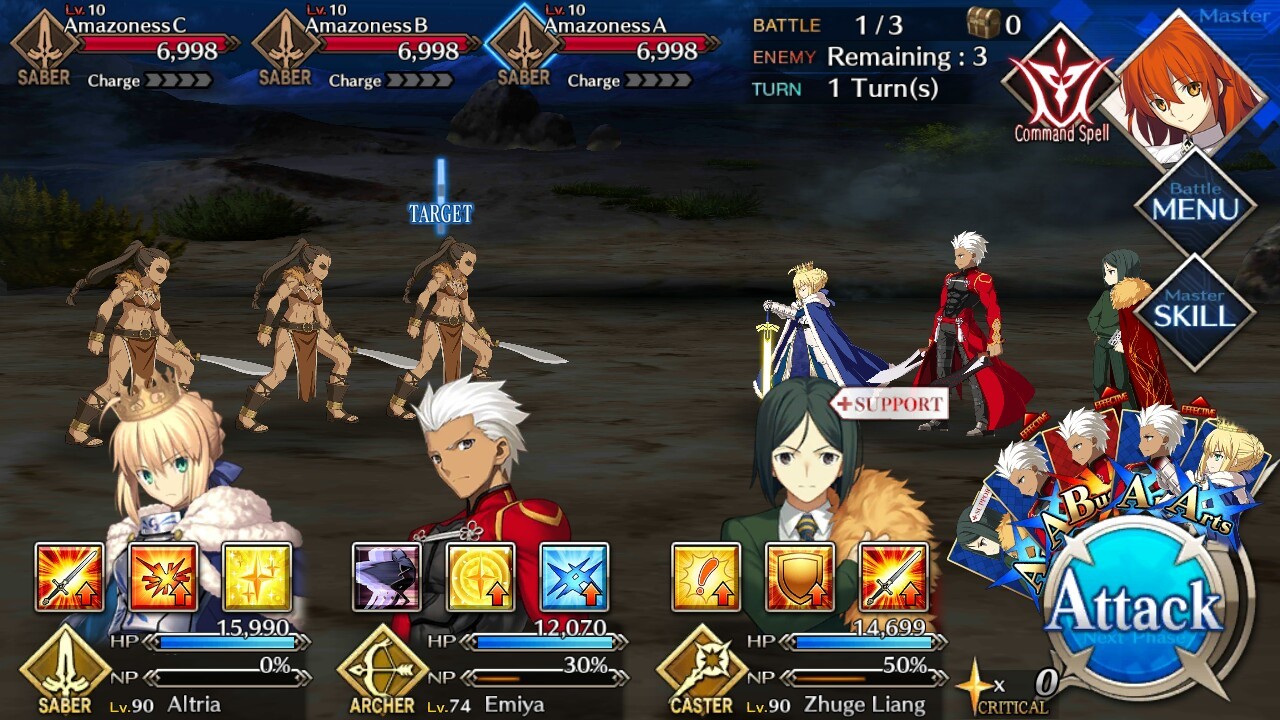View Altria's Saber class status
The image size is (1280, 720).
[65, 670]
